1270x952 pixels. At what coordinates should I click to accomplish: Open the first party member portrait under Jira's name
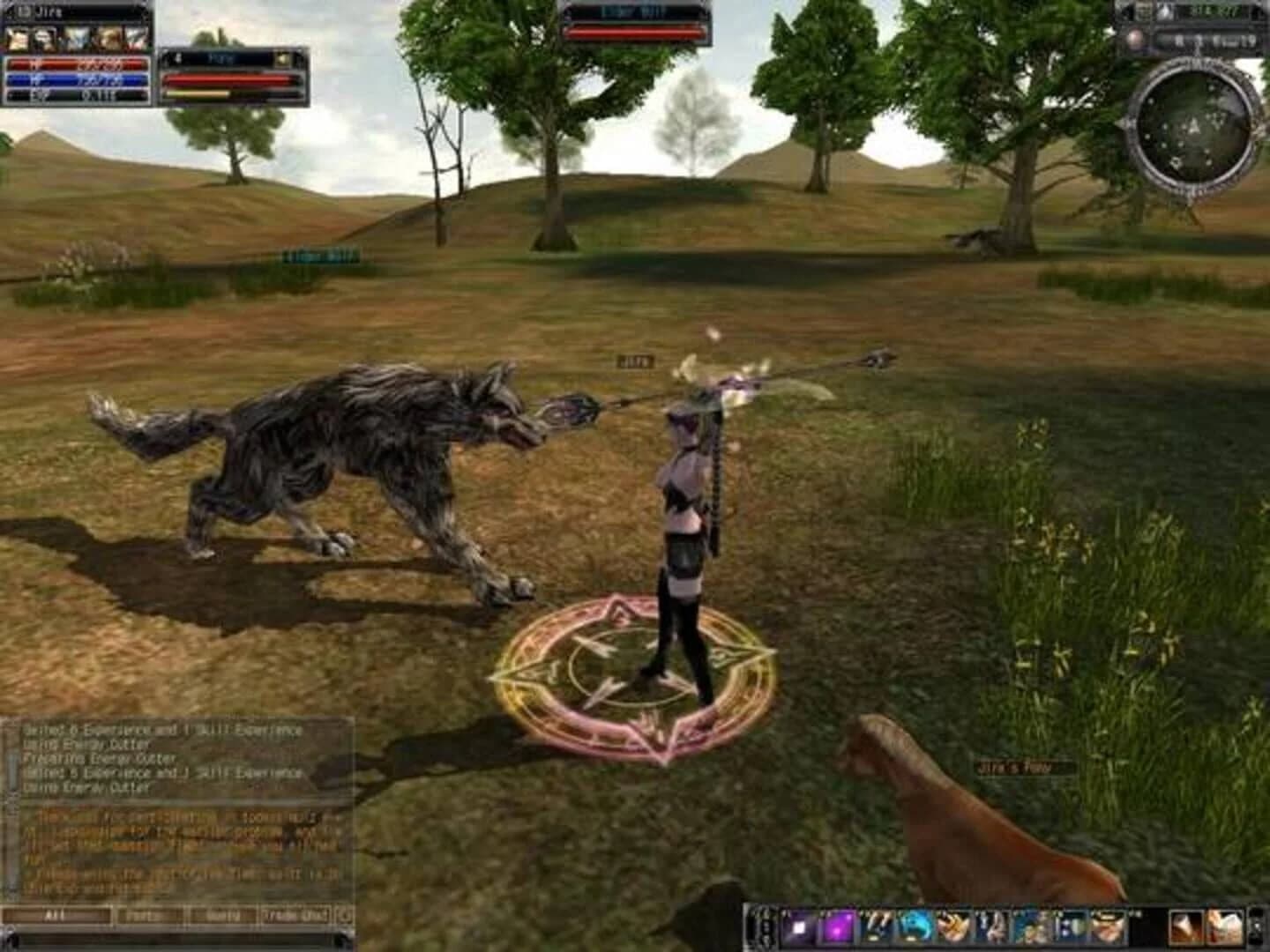[x=18, y=38]
